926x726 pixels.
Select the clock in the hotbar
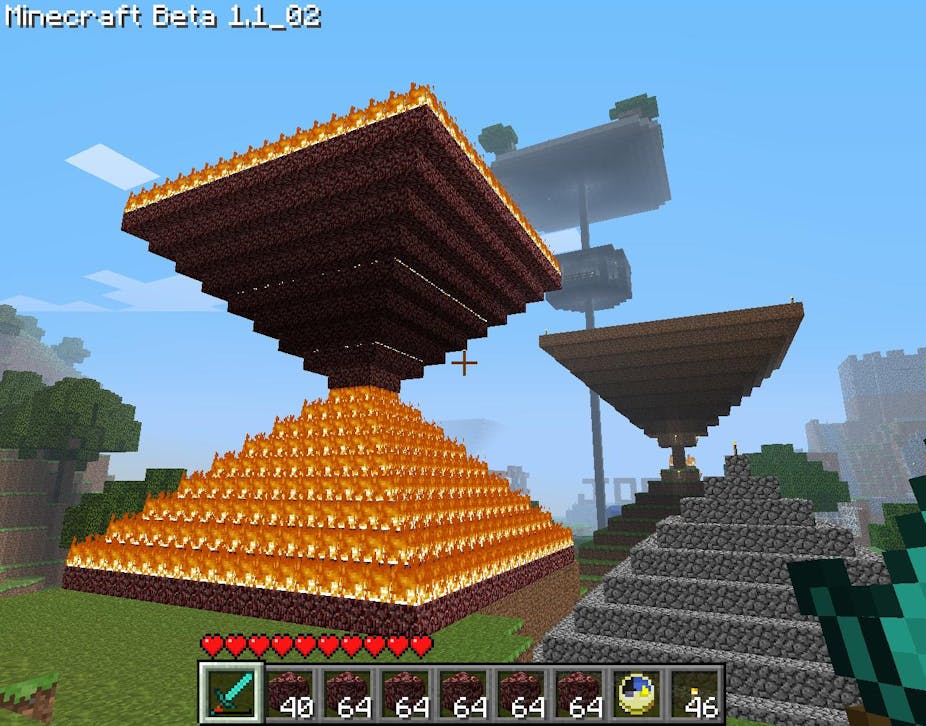(636, 691)
